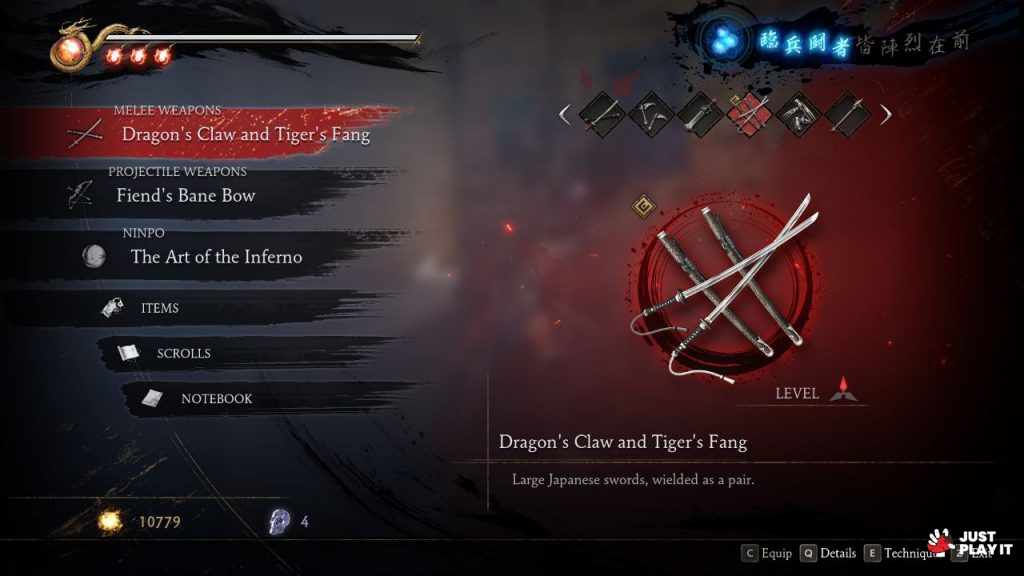Open the Notebook menu

[x=215, y=398]
